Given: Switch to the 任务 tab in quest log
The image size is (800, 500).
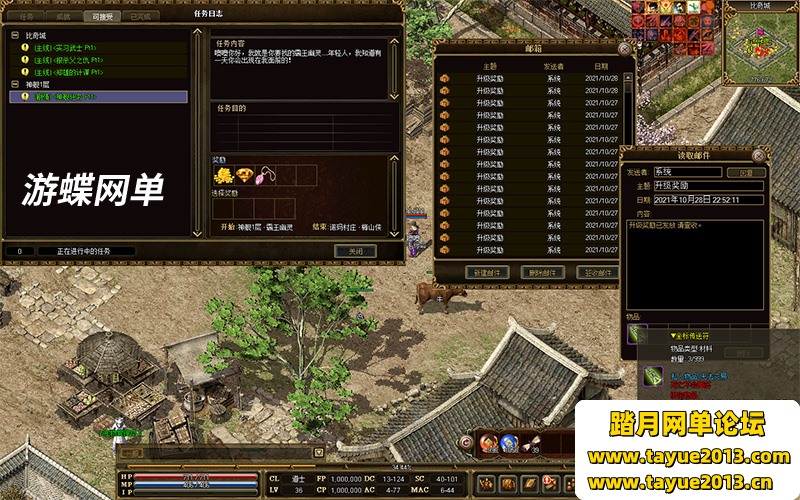Looking at the screenshot, I should coord(25,17).
